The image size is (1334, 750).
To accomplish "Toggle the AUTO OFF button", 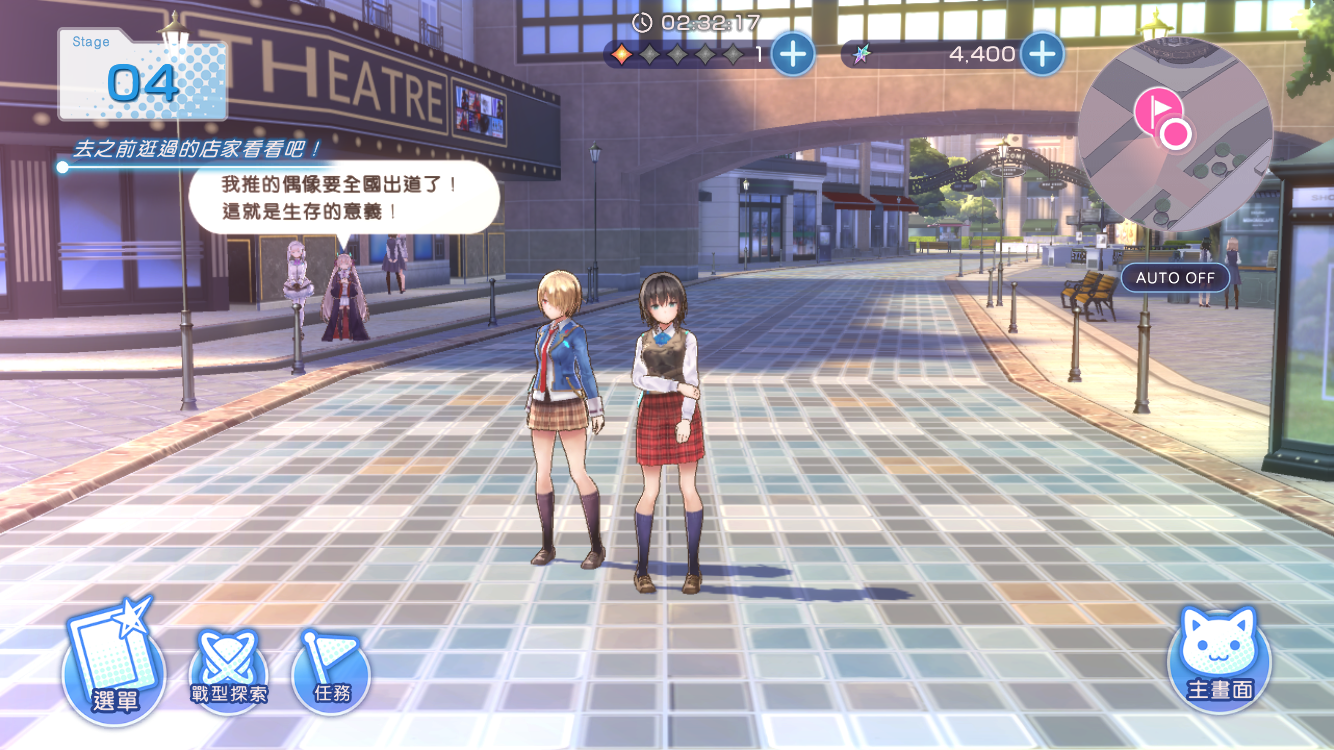I will tap(1175, 277).
